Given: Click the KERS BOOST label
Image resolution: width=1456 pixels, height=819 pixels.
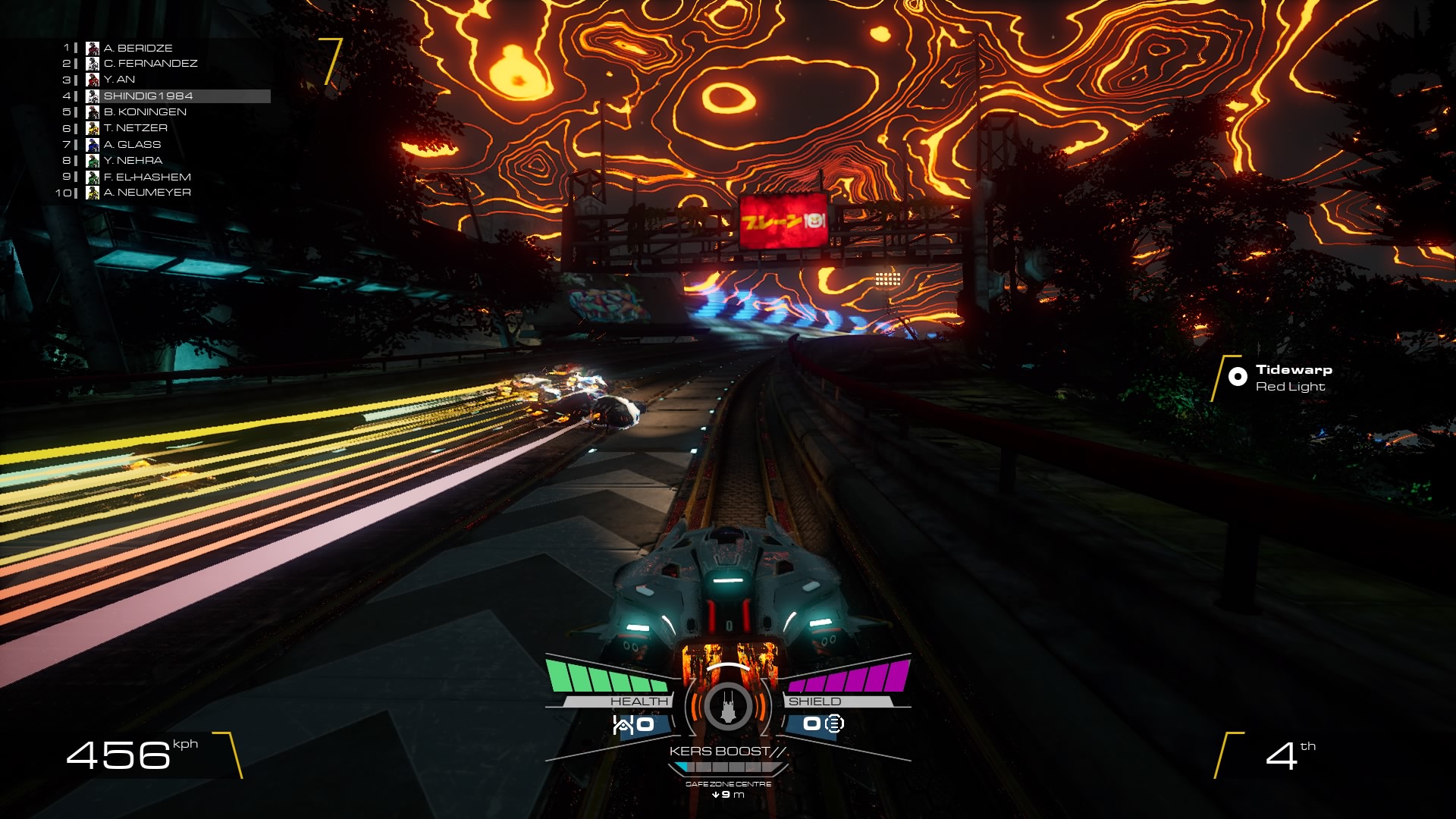Looking at the screenshot, I should [726, 752].
